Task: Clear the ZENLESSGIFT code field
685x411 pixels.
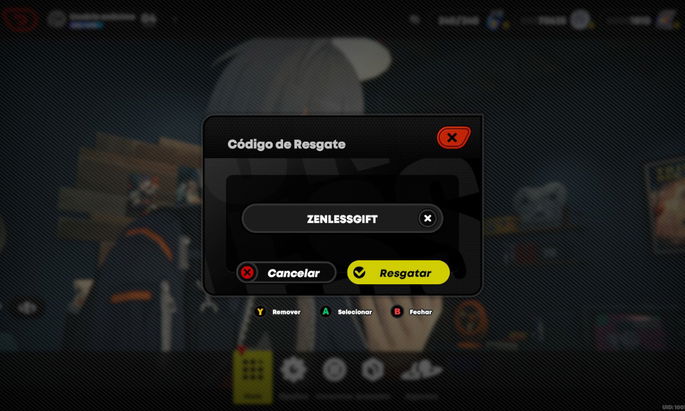Action: tap(427, 218)
